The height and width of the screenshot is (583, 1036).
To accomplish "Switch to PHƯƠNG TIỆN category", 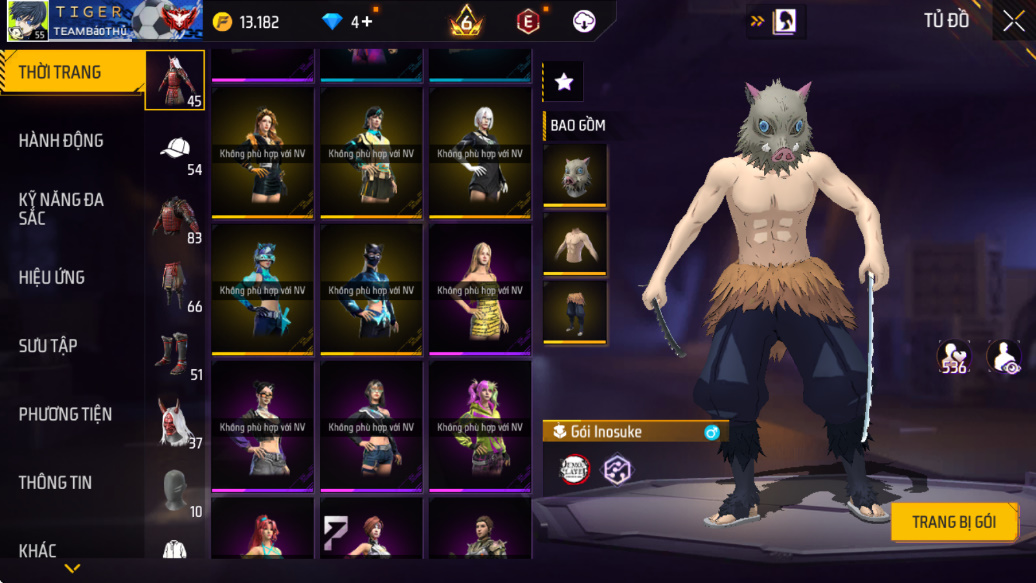I will pyautogui.click(x=65, y=414).
